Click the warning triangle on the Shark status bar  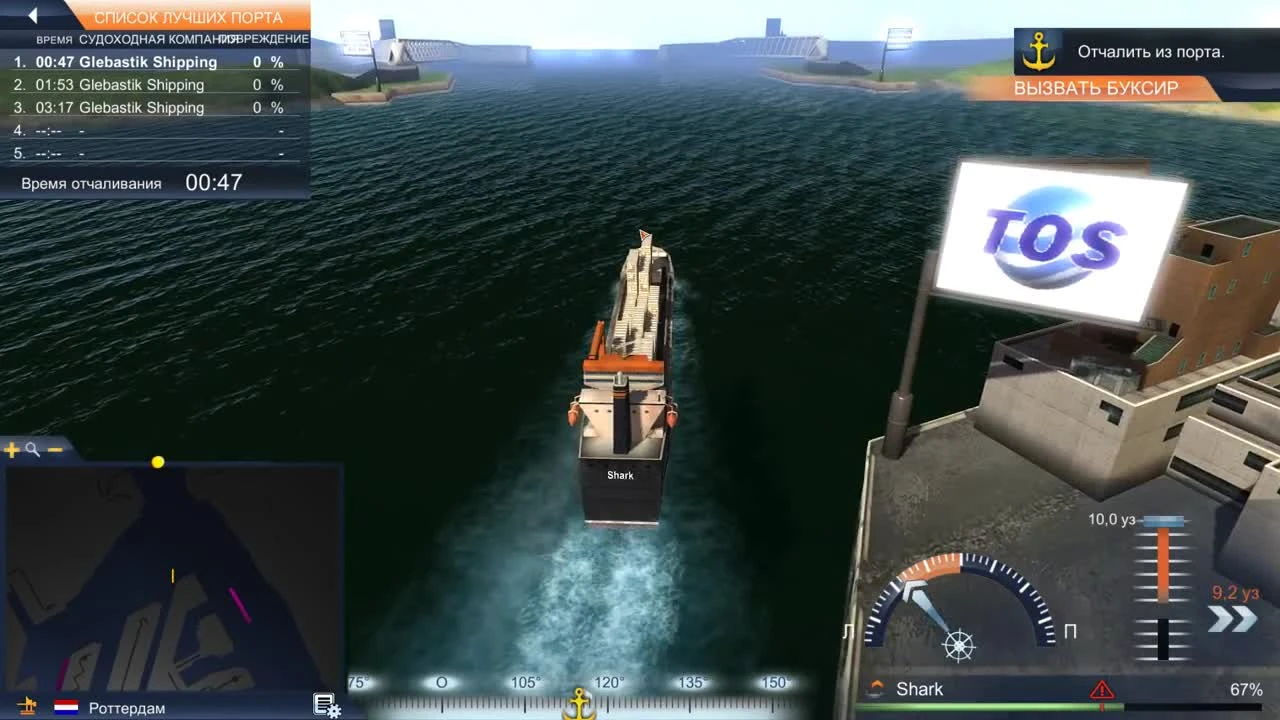[x=1103, y=688]
